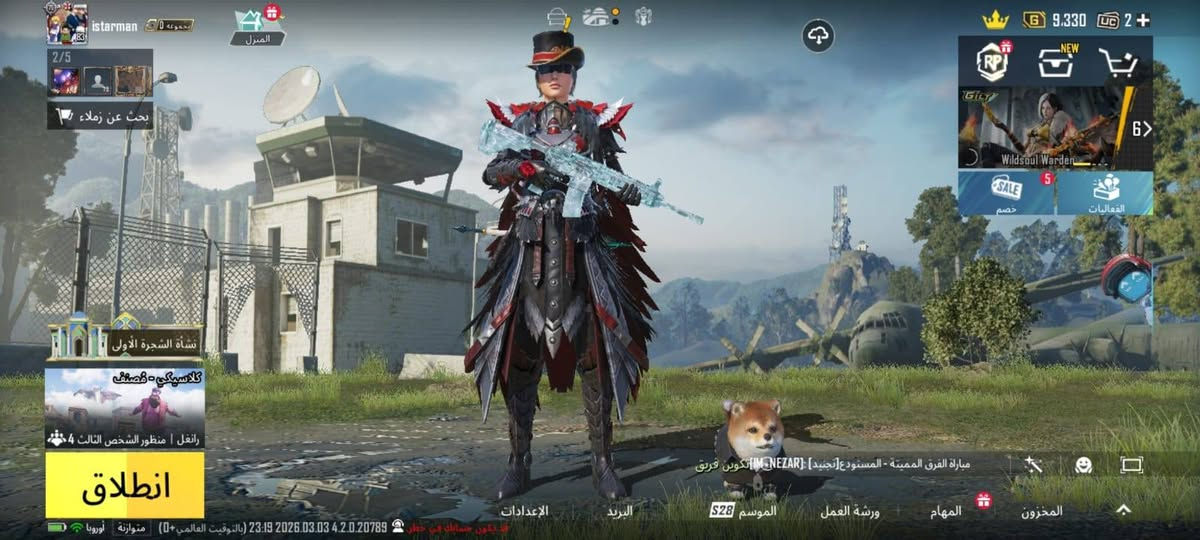Open the NEW crate chest icon
The width and height of the screenshot is (1200, 540).
coord(1055,63)
